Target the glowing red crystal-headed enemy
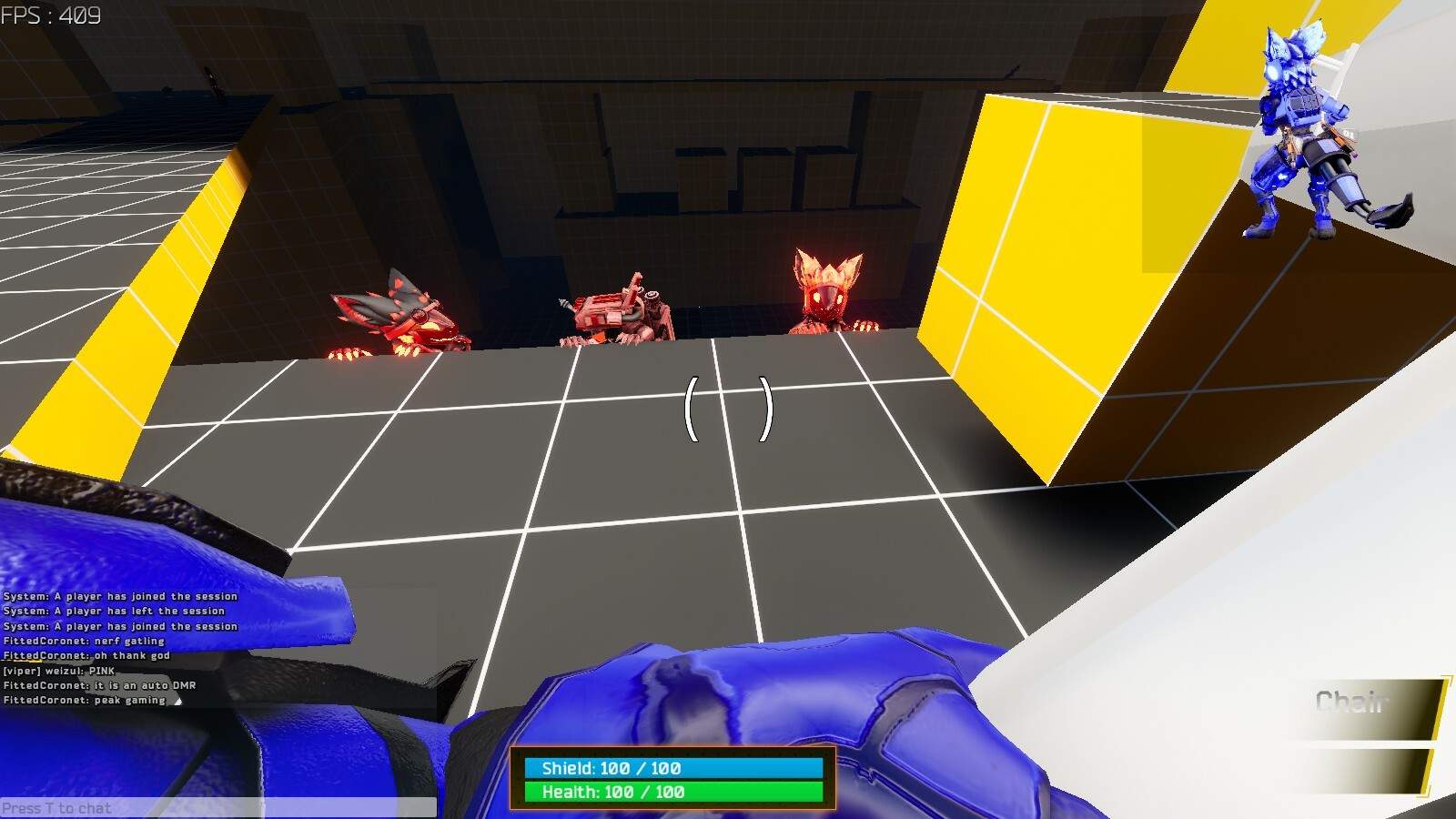Screen dimensions: 1456x819 click(828, 291)
